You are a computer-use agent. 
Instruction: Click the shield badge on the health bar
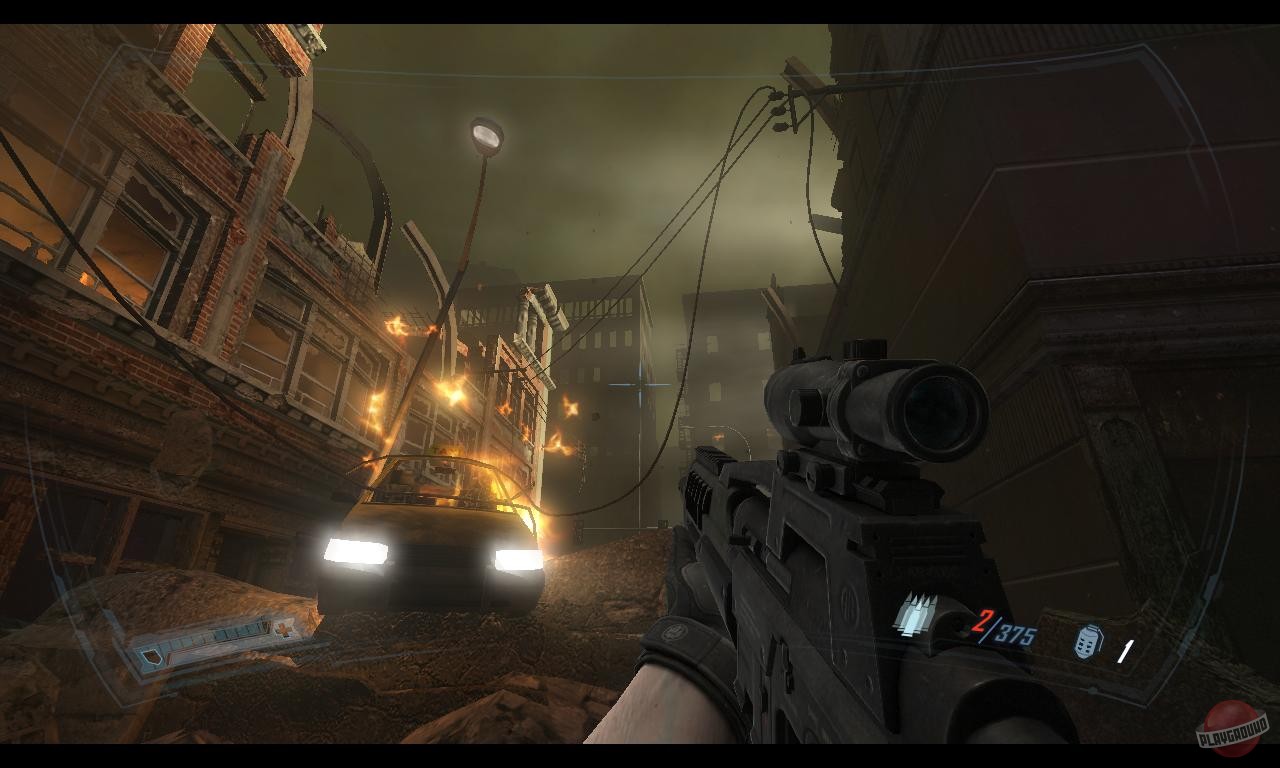[x=153, y=657]
